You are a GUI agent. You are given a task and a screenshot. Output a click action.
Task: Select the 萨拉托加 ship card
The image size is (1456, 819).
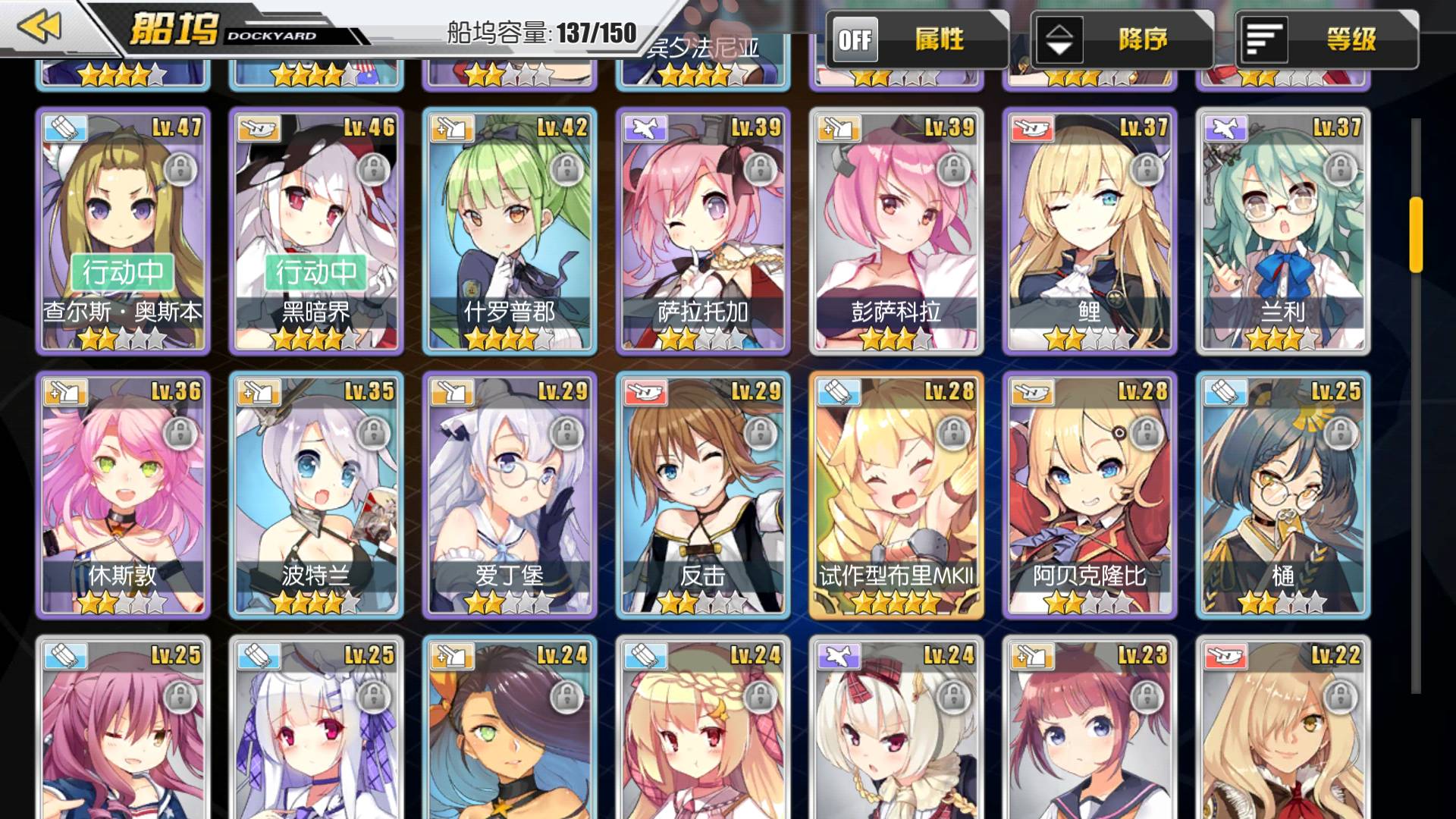click(x=703, y=231)
